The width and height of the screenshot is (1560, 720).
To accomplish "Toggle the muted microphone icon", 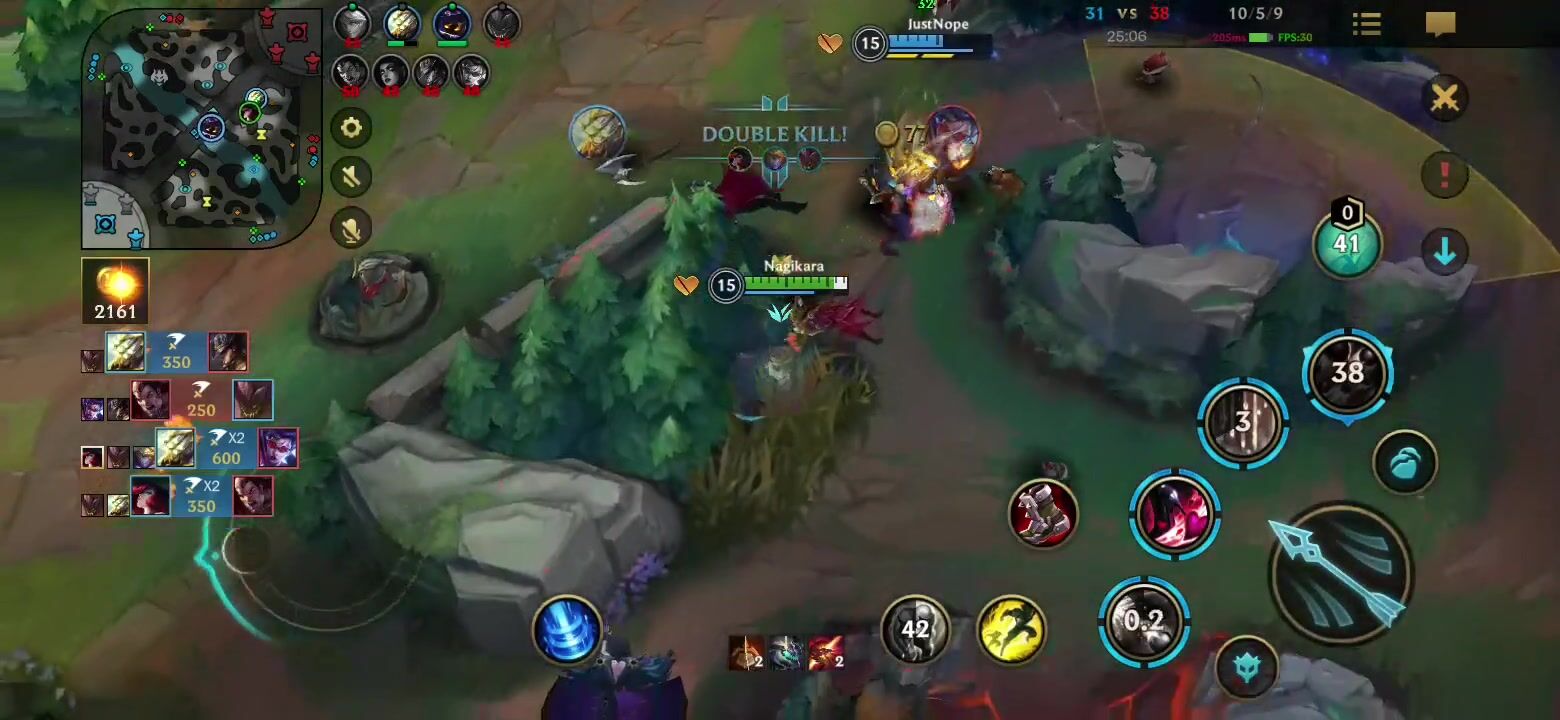I will [351, 229].
